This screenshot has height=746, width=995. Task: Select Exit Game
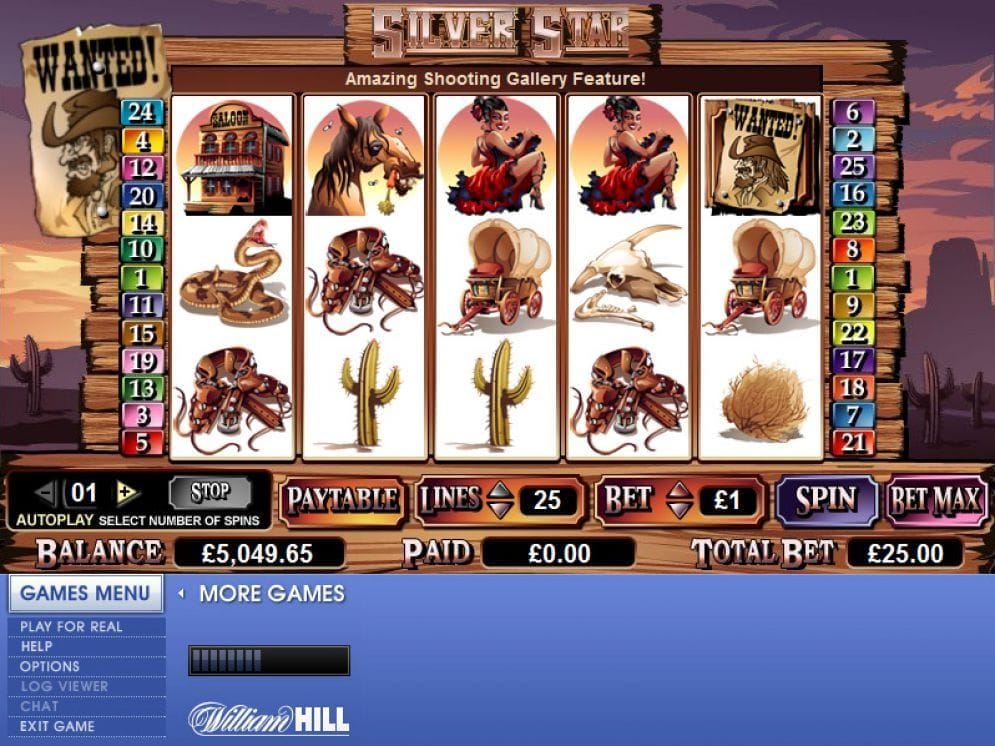[58, 726]
